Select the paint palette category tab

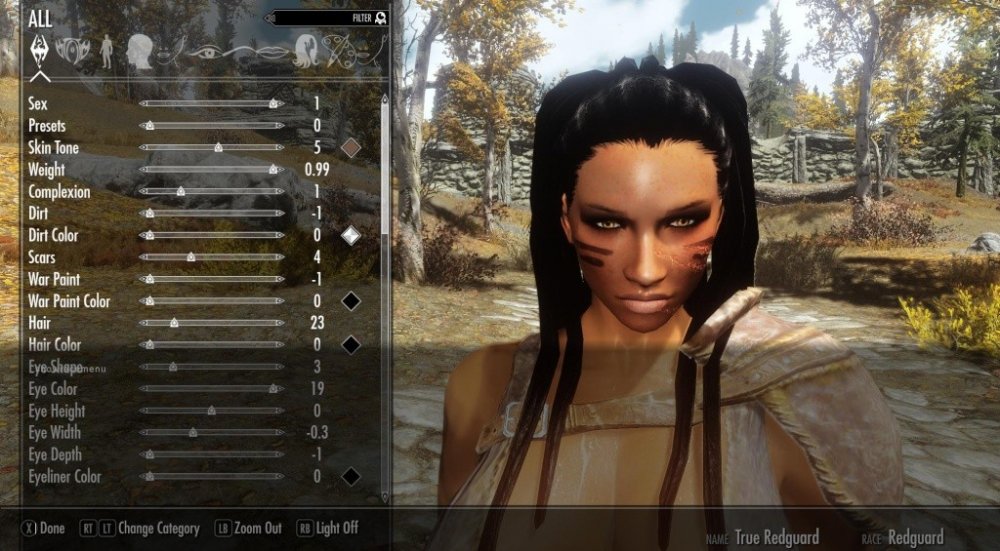(x=340, y=51)
